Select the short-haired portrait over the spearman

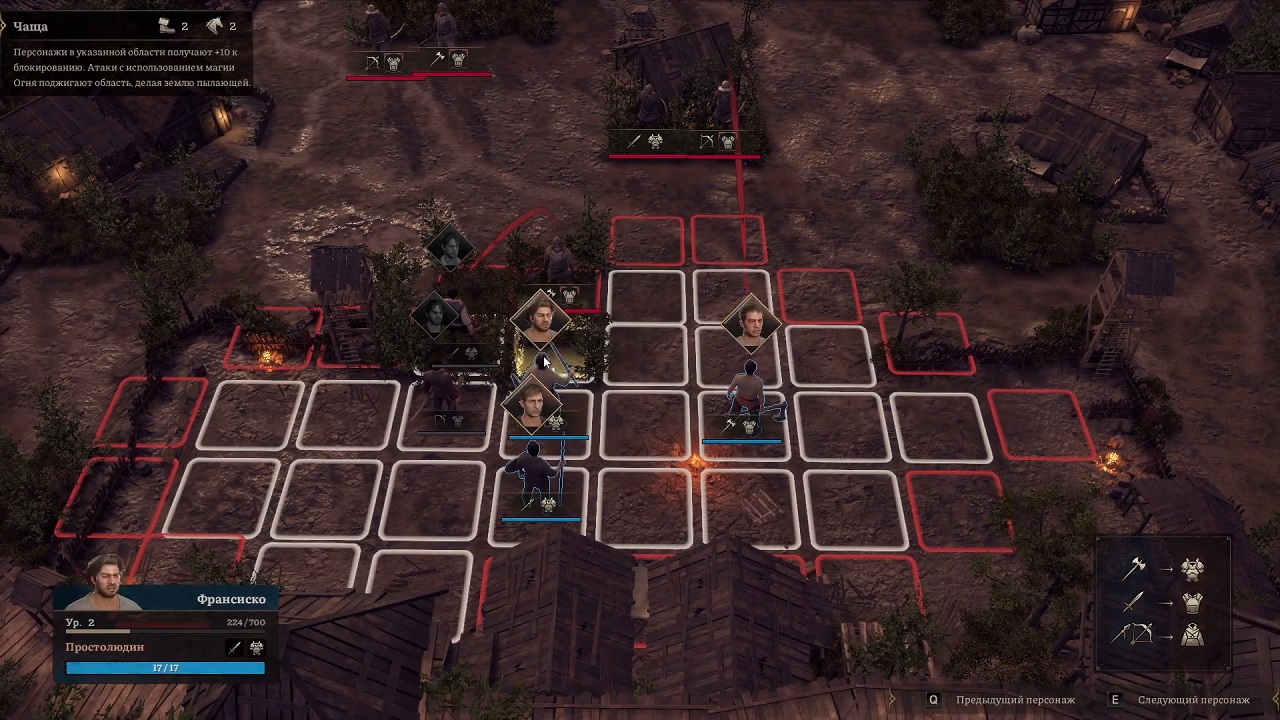(x=532, y=402)
